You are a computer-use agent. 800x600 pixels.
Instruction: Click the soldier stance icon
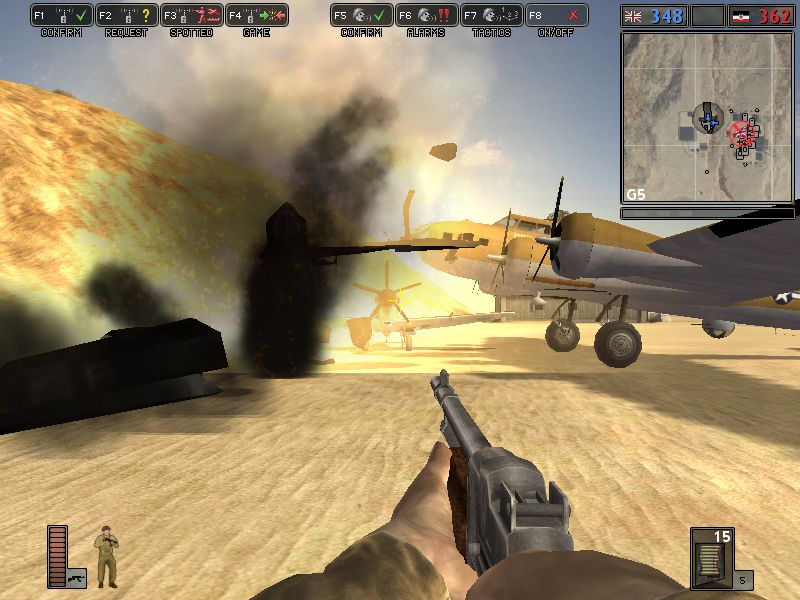click(x=106, y=557)
